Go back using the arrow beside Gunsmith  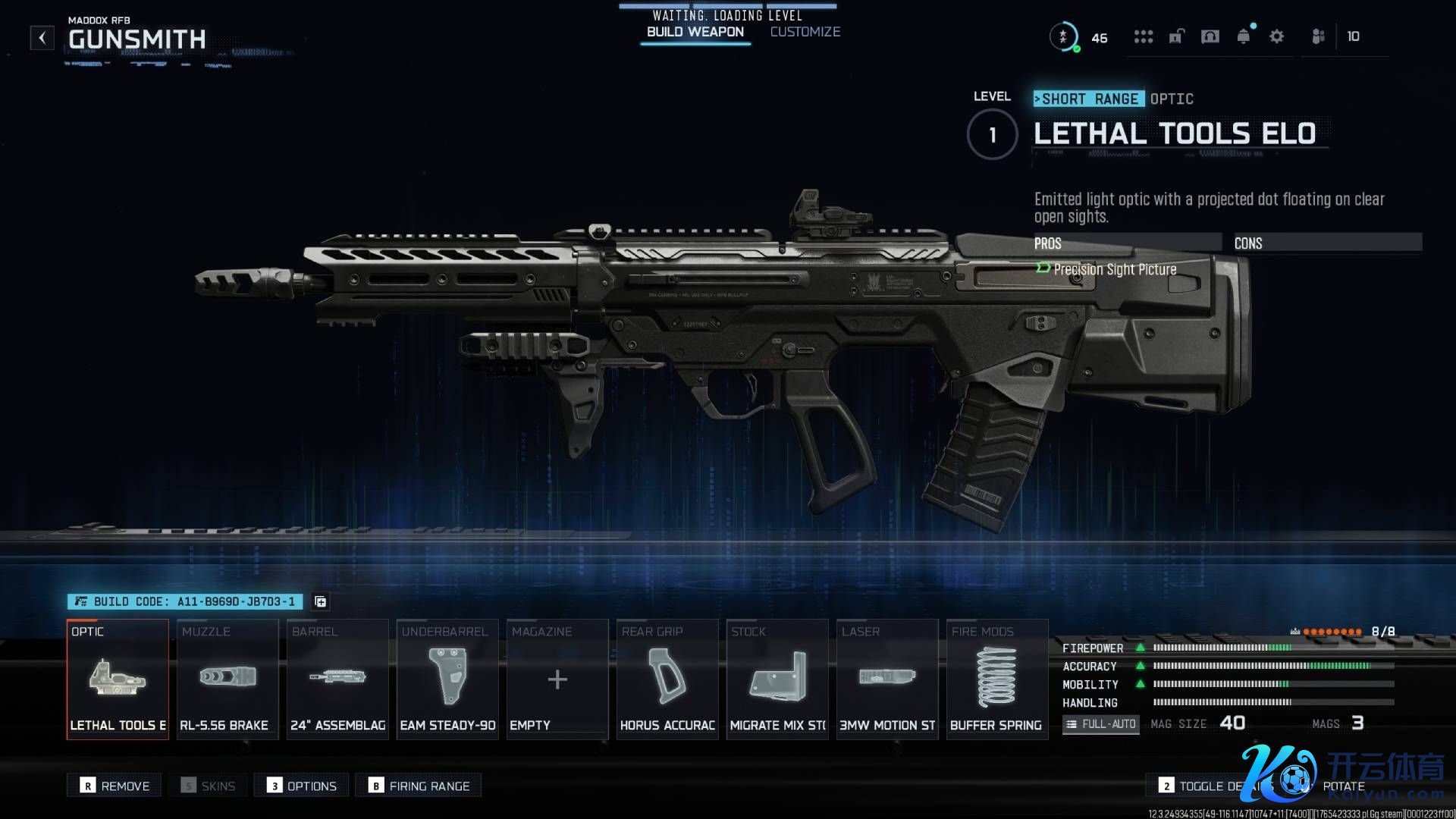[x=42, y=38]
